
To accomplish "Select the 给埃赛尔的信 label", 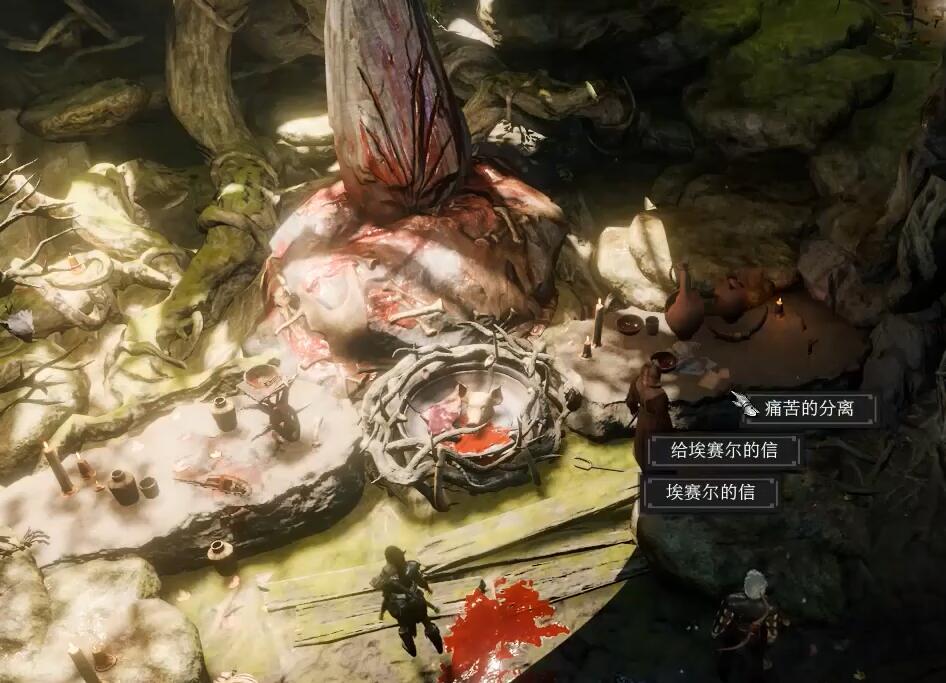I will [724, 451].
